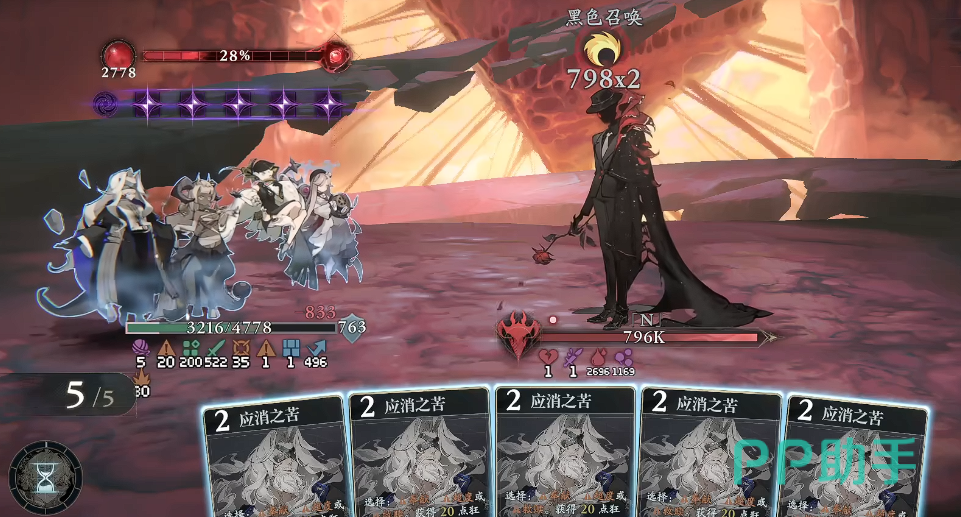The width and height of the screenshot is (961, 517).
Task: Click the red gem at the gauge's end
Action: point(338,56)
